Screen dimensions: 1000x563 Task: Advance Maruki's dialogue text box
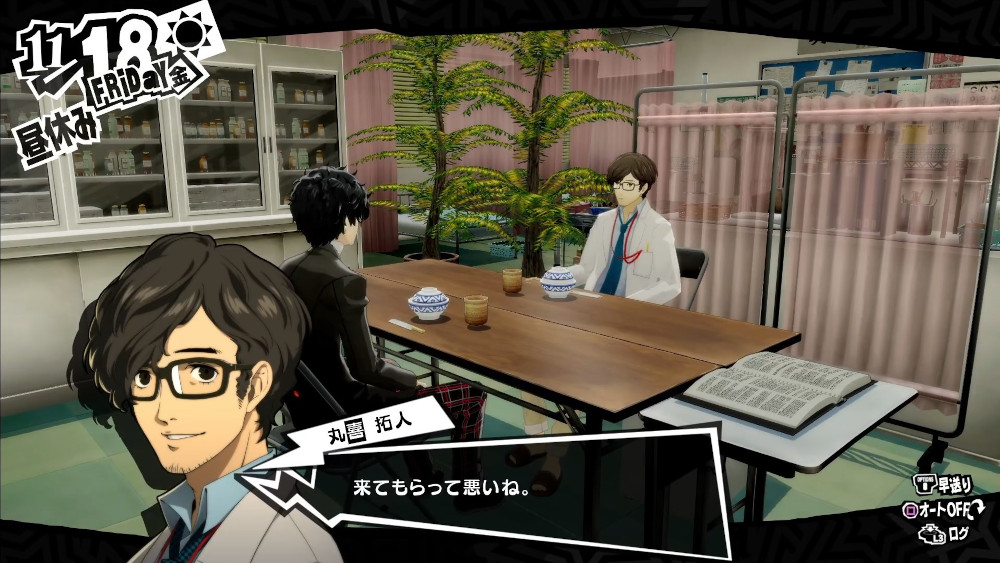click(x=500, y=488)
